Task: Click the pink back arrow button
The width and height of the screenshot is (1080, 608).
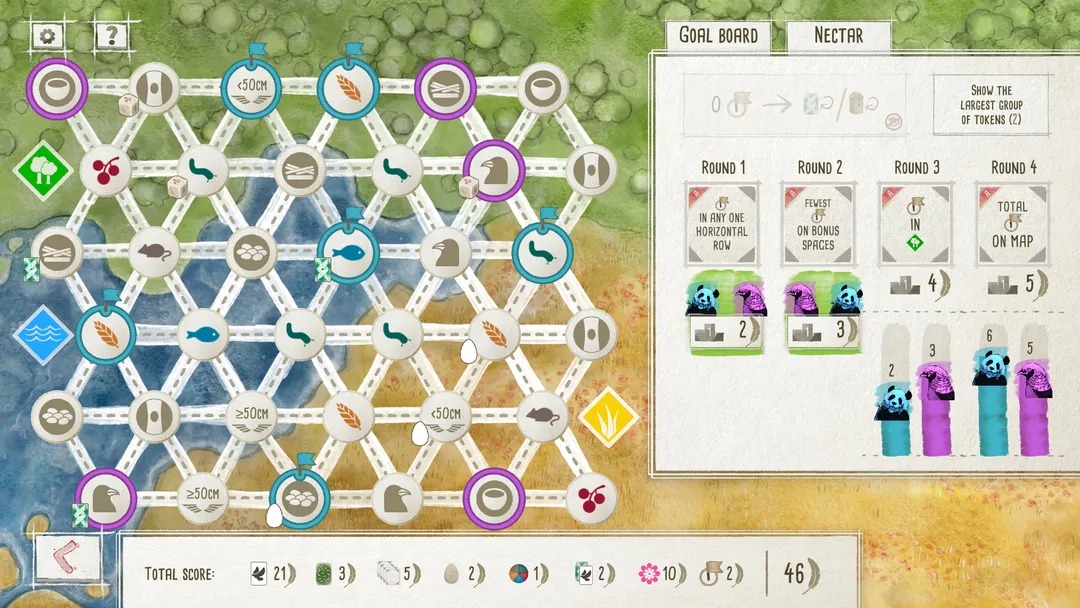Action: (67, 559)
